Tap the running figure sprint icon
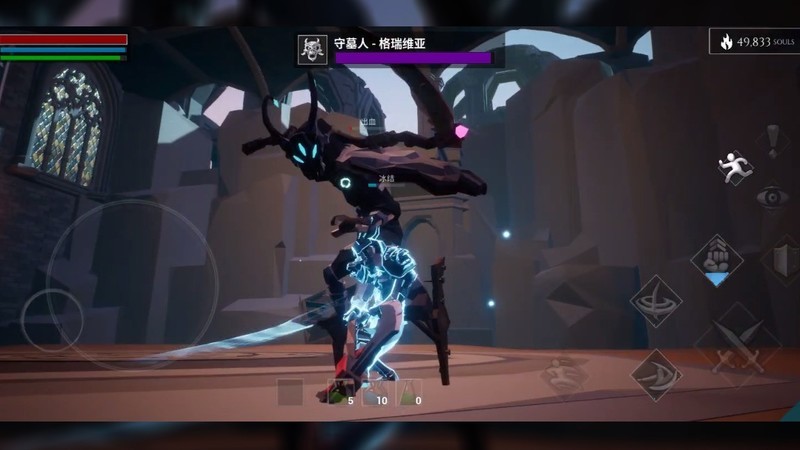The width and height of the screenshot is (800, 450). 734,166
